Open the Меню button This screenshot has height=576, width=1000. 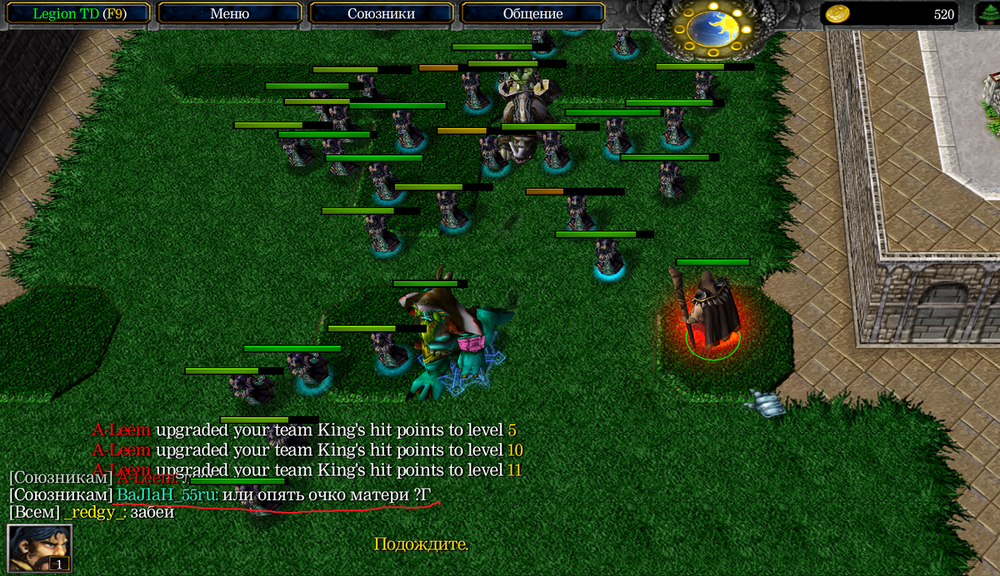coord(230,14)
